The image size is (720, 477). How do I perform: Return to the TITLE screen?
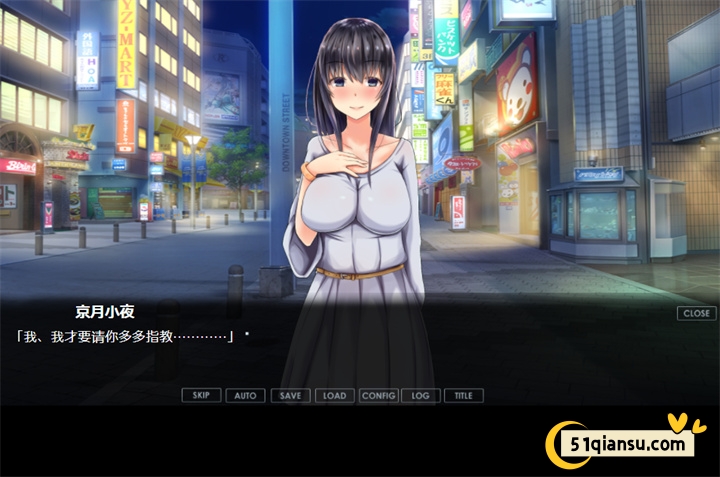click(x=463, y=395)
